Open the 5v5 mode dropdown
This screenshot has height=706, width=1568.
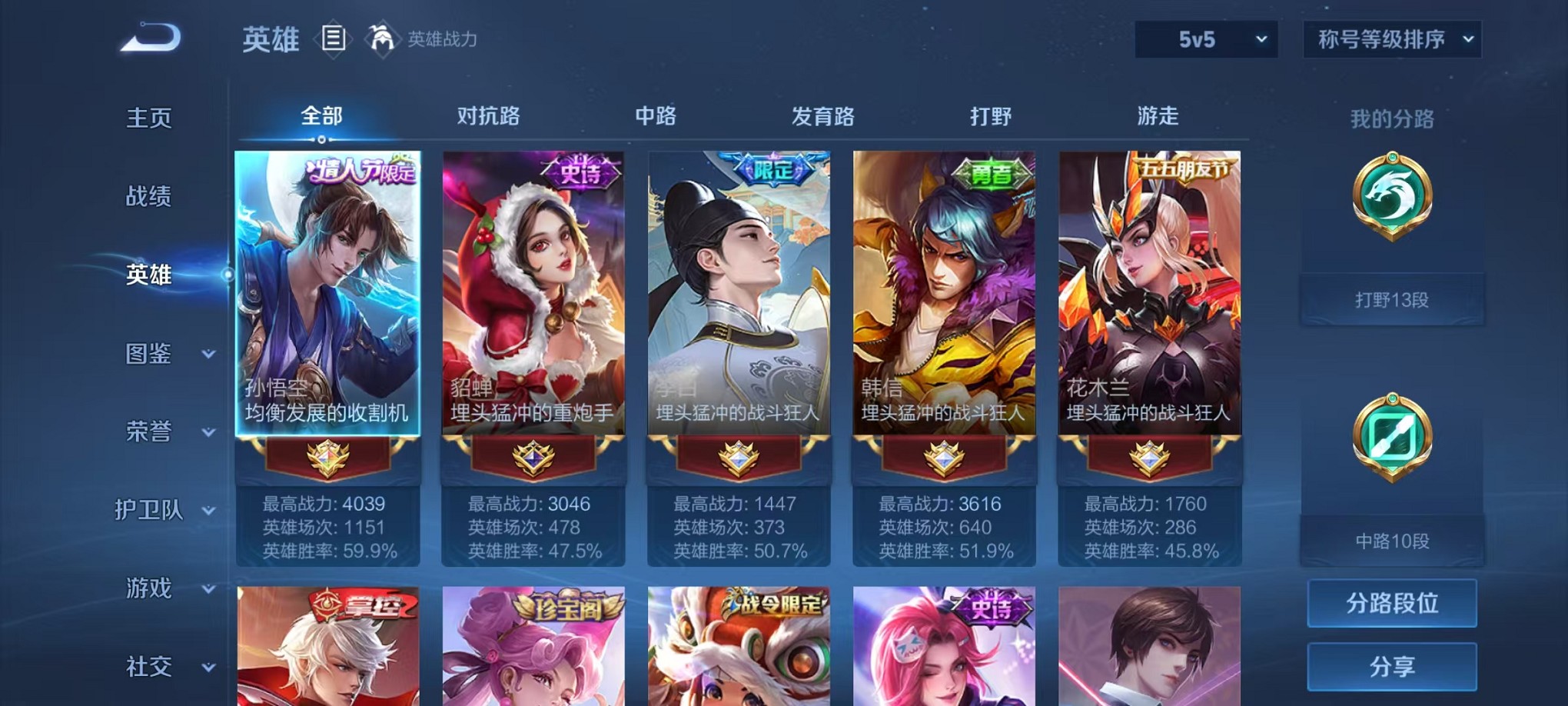1206,38
